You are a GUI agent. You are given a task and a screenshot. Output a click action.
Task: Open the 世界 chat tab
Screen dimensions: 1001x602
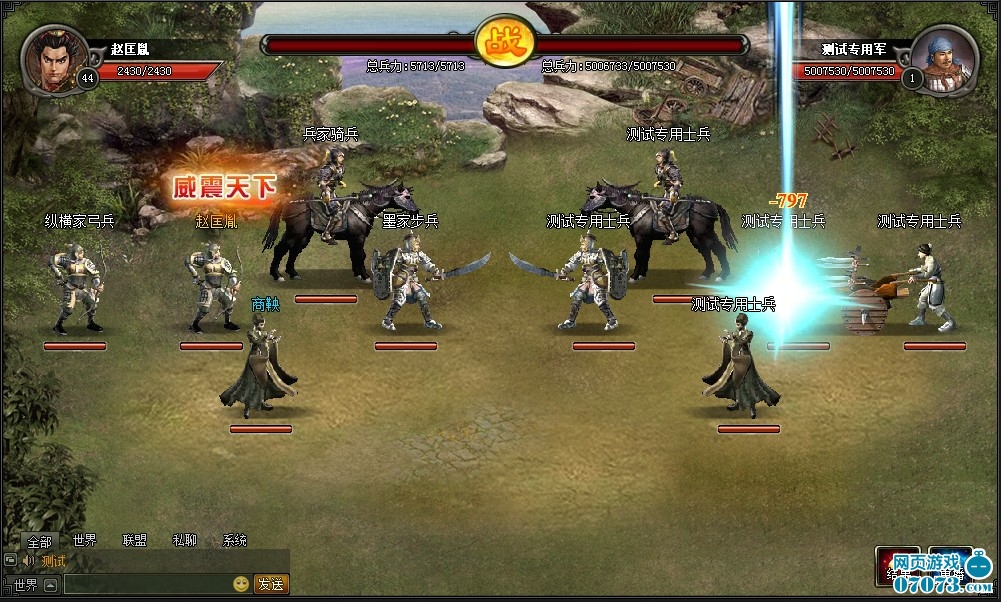point(85,541)
